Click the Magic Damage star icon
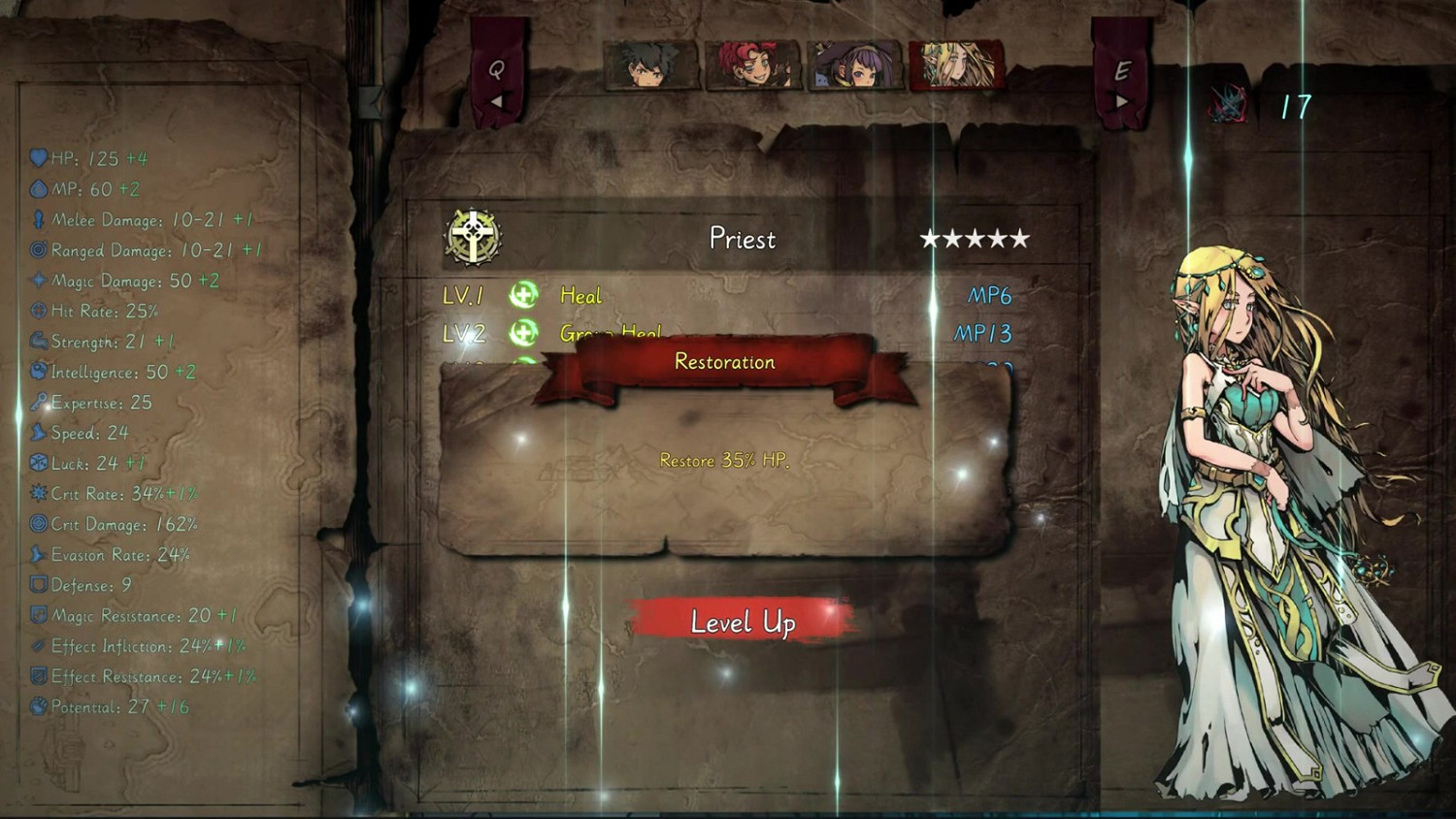 [37, 280]
